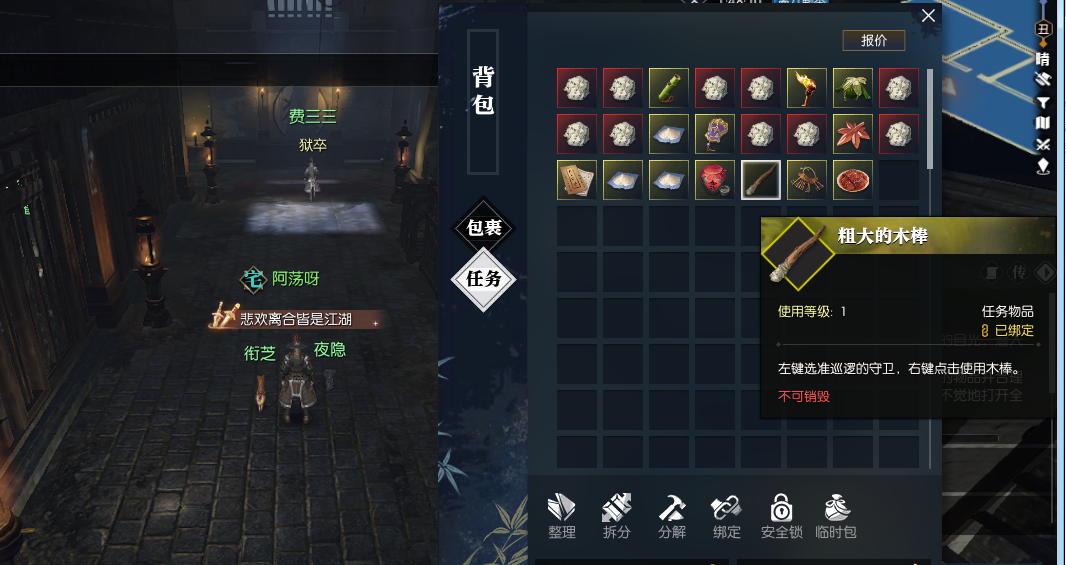The height and width of the screenshot is (565, 1066).
Task: Open the 临时包 temporary bag
Action: pos(836,517)
